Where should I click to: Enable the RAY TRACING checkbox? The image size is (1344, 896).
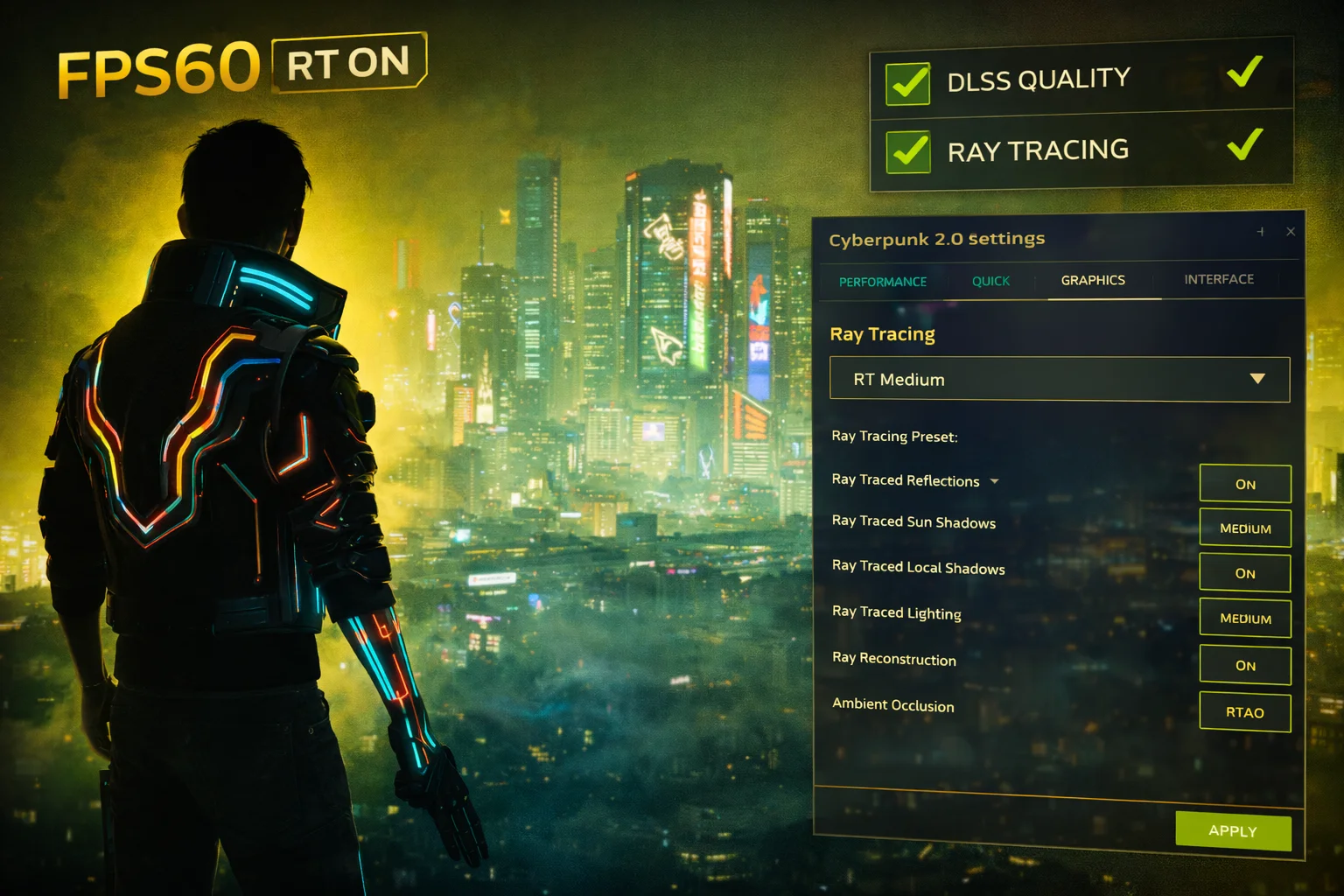coord(906,153)
